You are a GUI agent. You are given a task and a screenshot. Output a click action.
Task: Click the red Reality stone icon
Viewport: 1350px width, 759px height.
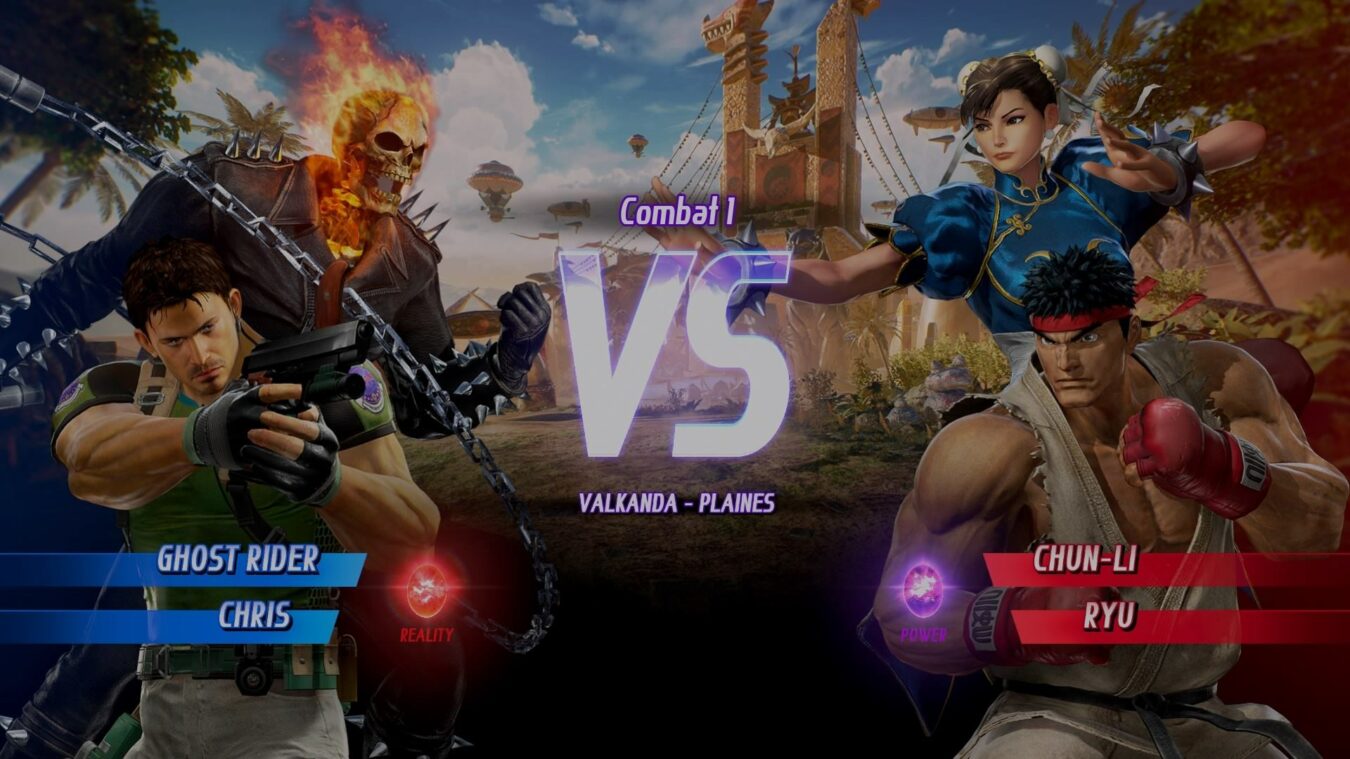427,590
